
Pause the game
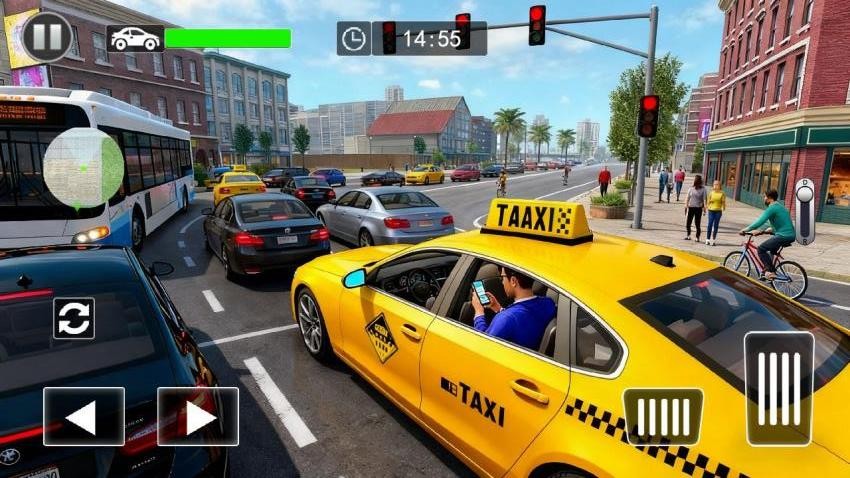coord(47,36)
